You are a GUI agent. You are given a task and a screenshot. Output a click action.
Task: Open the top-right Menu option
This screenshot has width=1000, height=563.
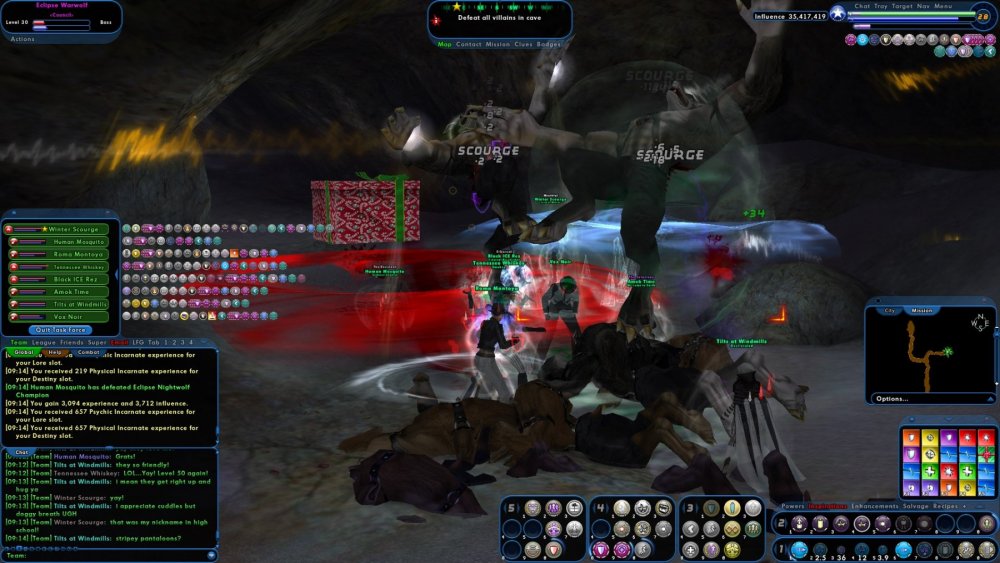(943, 6)
